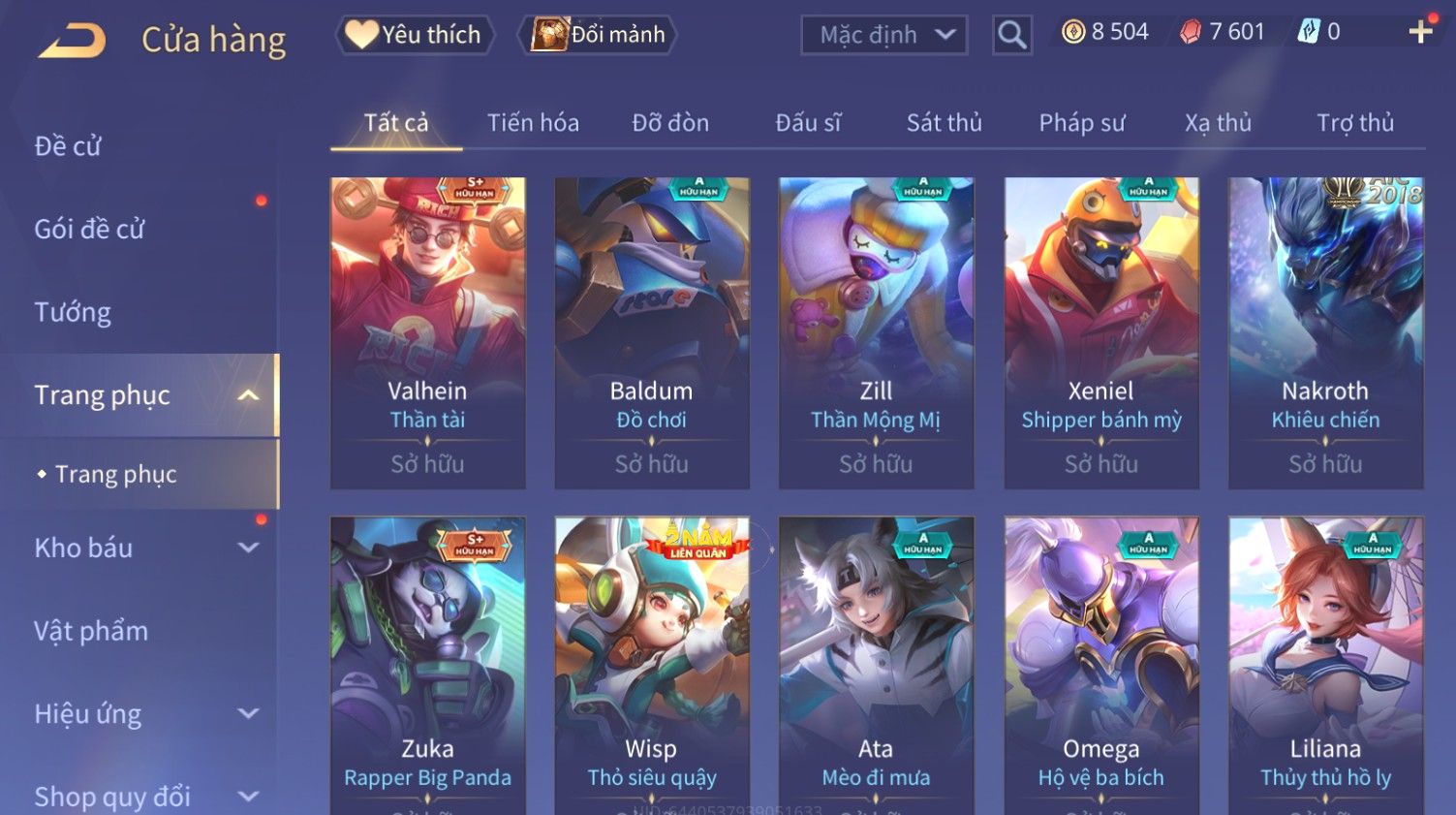1456x815 pixels.
Task: Choose the Pháp sư tab
Action: click(1081, 123)
